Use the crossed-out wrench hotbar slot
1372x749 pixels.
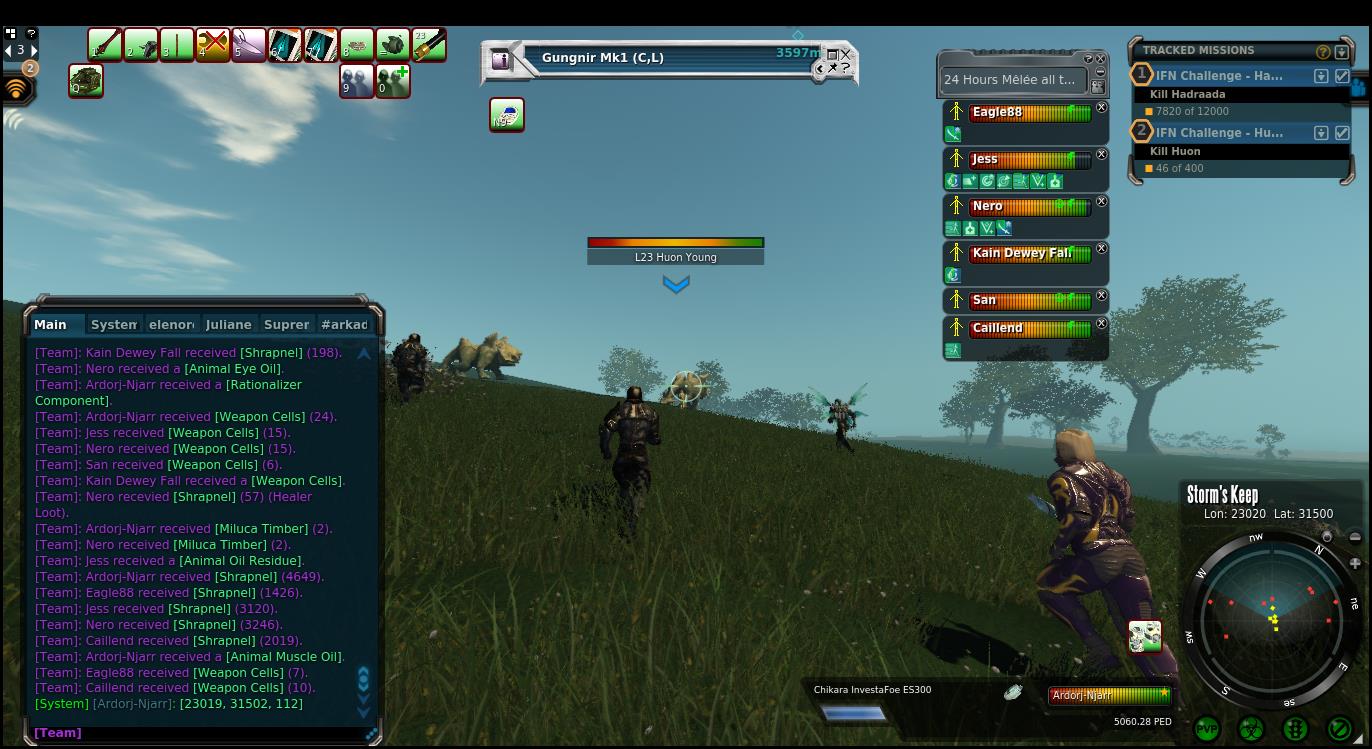pos(213,45)
